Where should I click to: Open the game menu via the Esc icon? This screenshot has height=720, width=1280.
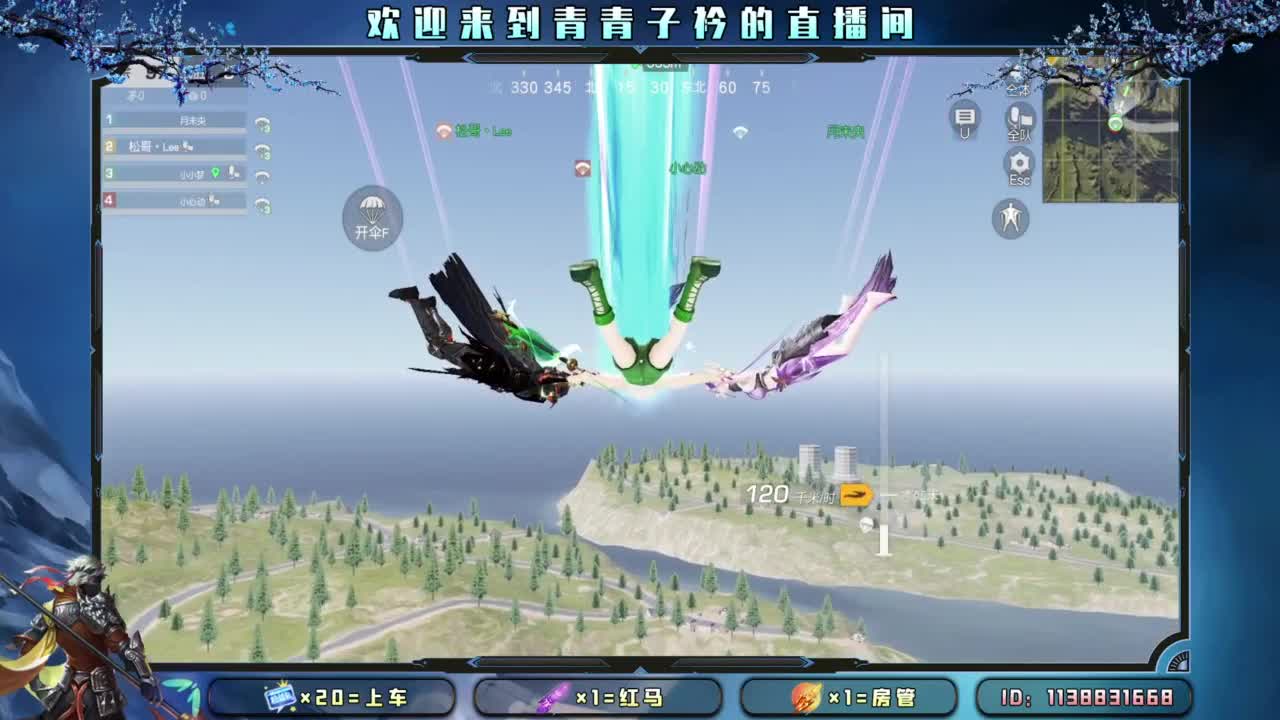(x=1017, y=163)
